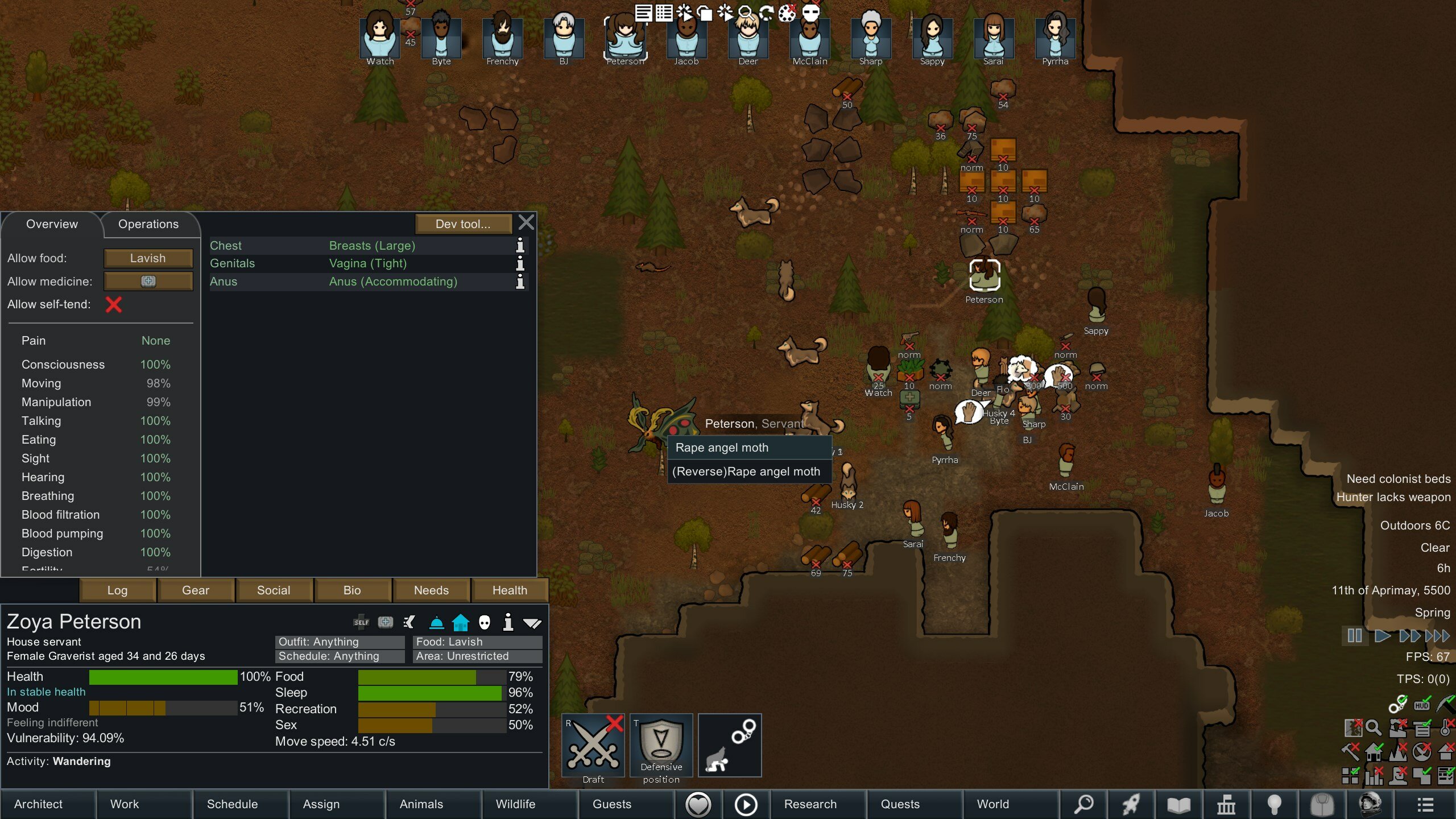Viewport: 1456px width, 819px height.
Task: Open the debug log icon at top
Action: (x=644, y=13)
